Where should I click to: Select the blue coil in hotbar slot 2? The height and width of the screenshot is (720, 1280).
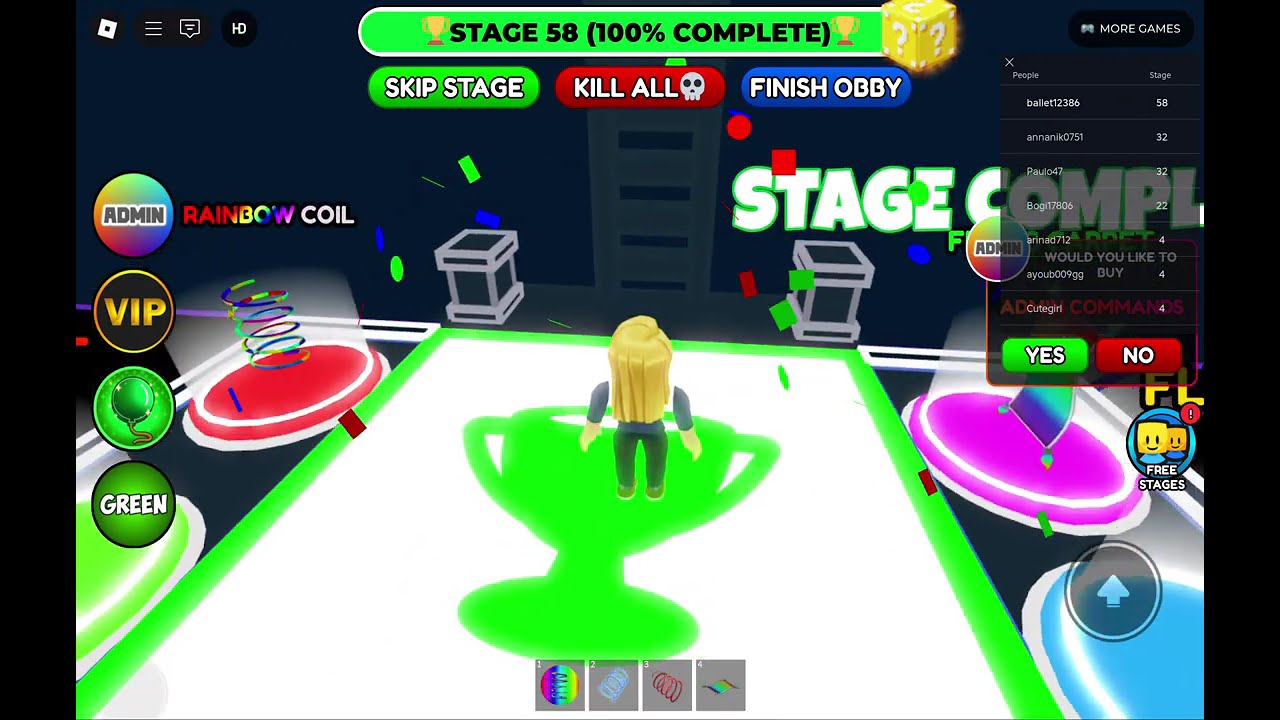613,685
